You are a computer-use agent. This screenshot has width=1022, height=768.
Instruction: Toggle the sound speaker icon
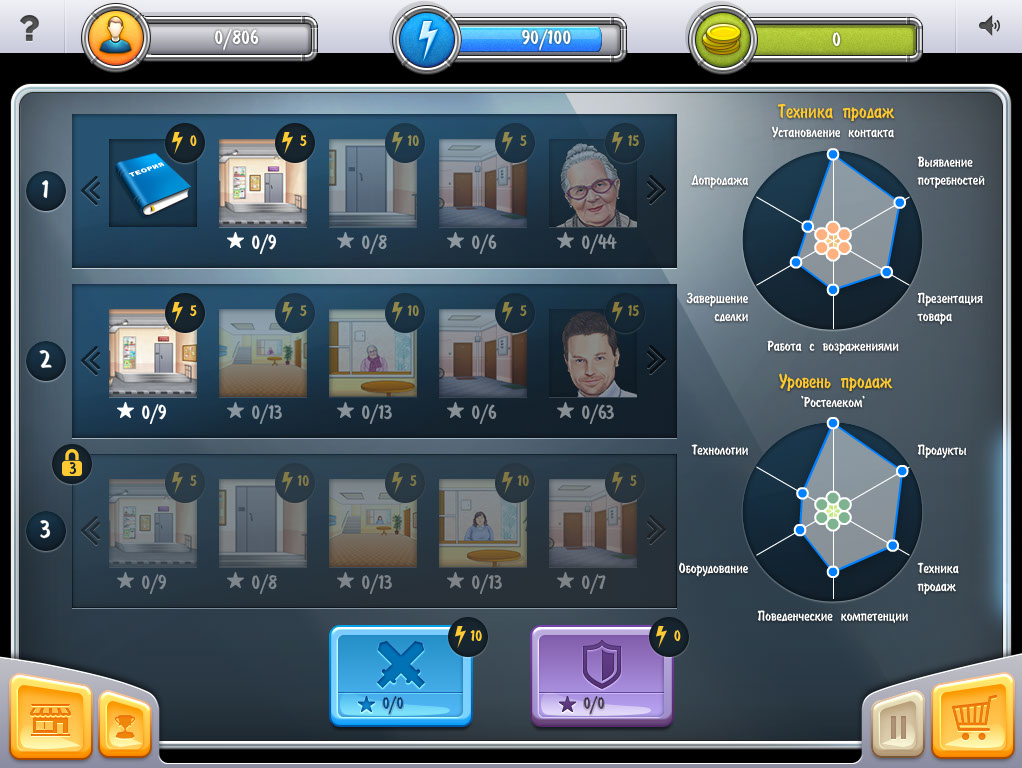989,27
